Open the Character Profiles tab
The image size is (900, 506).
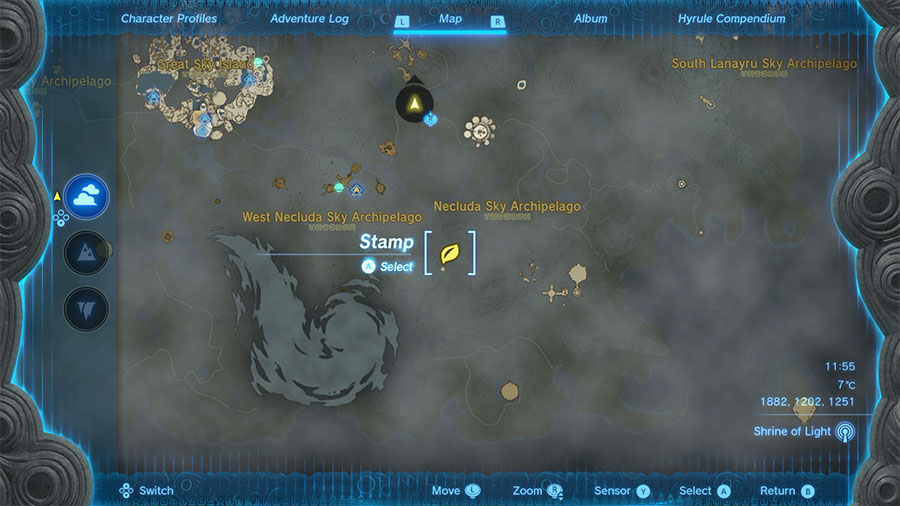[169, 19]
